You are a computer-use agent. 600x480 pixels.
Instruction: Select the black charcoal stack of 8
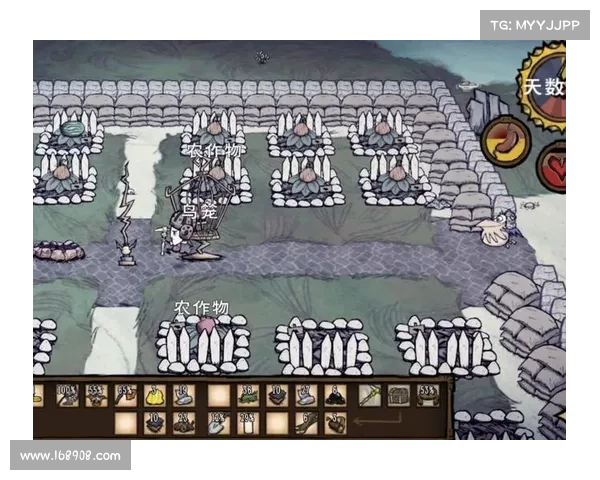337,395
